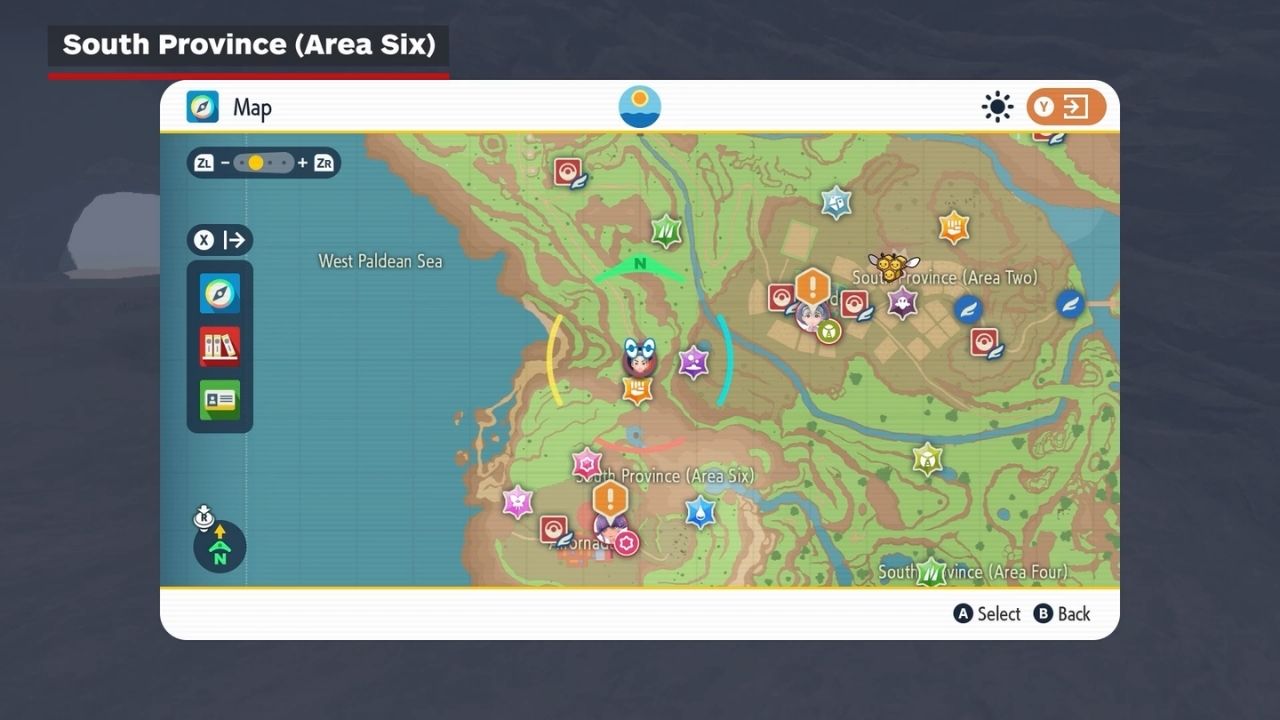Select the Pokémon Center in the northwest
The width and height of the screenshot is (1280, 720).
pos(568,172)
